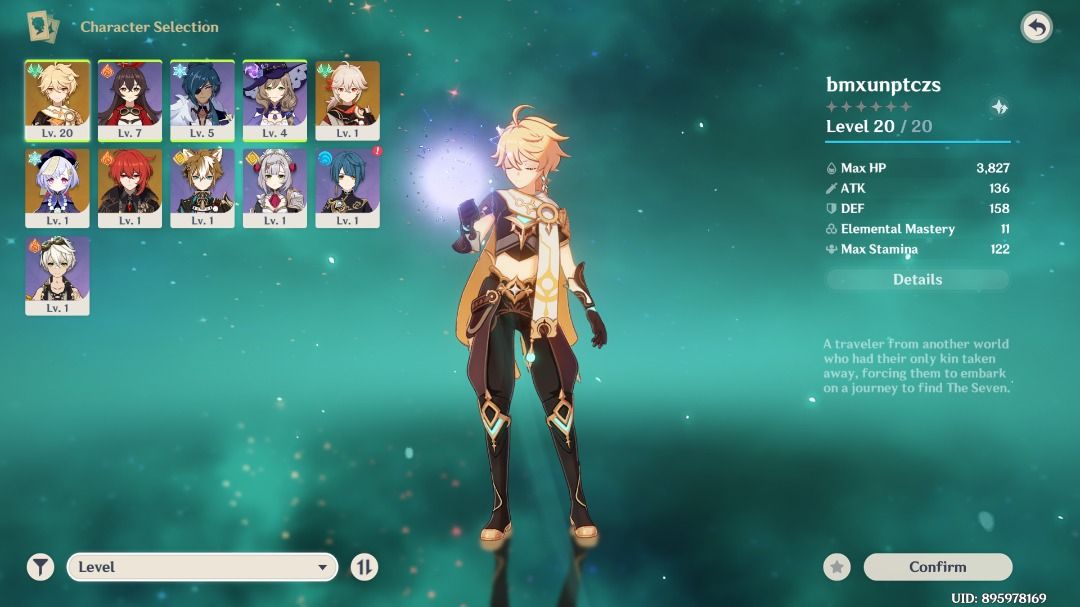Return using the back arrow button
The image size is (1080, 607).
[1036, 27]
